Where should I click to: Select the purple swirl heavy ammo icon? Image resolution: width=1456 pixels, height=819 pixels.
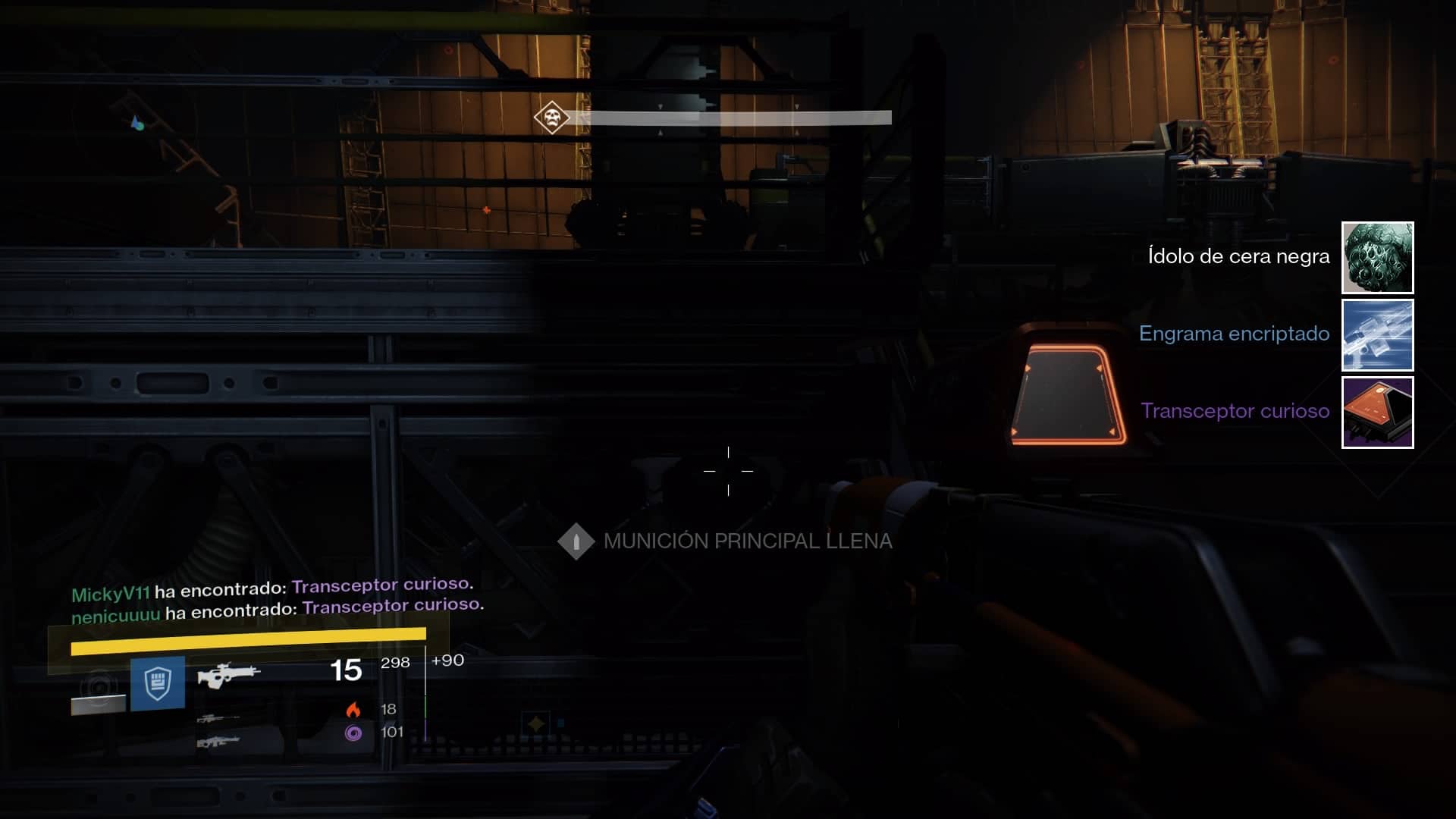353,733
